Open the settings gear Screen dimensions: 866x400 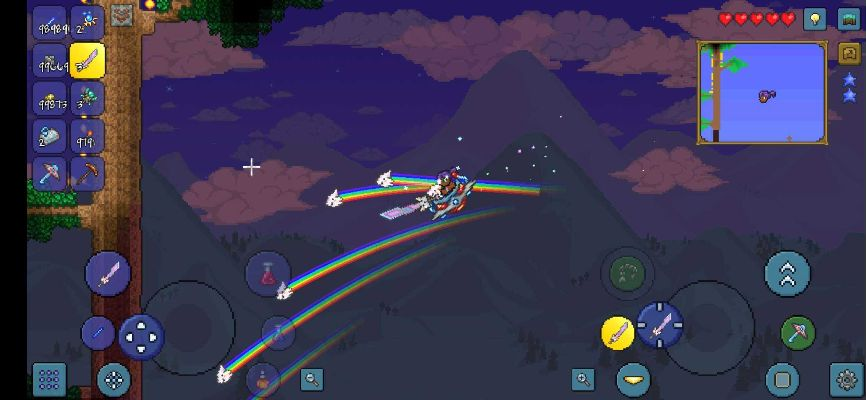point(846,379)
